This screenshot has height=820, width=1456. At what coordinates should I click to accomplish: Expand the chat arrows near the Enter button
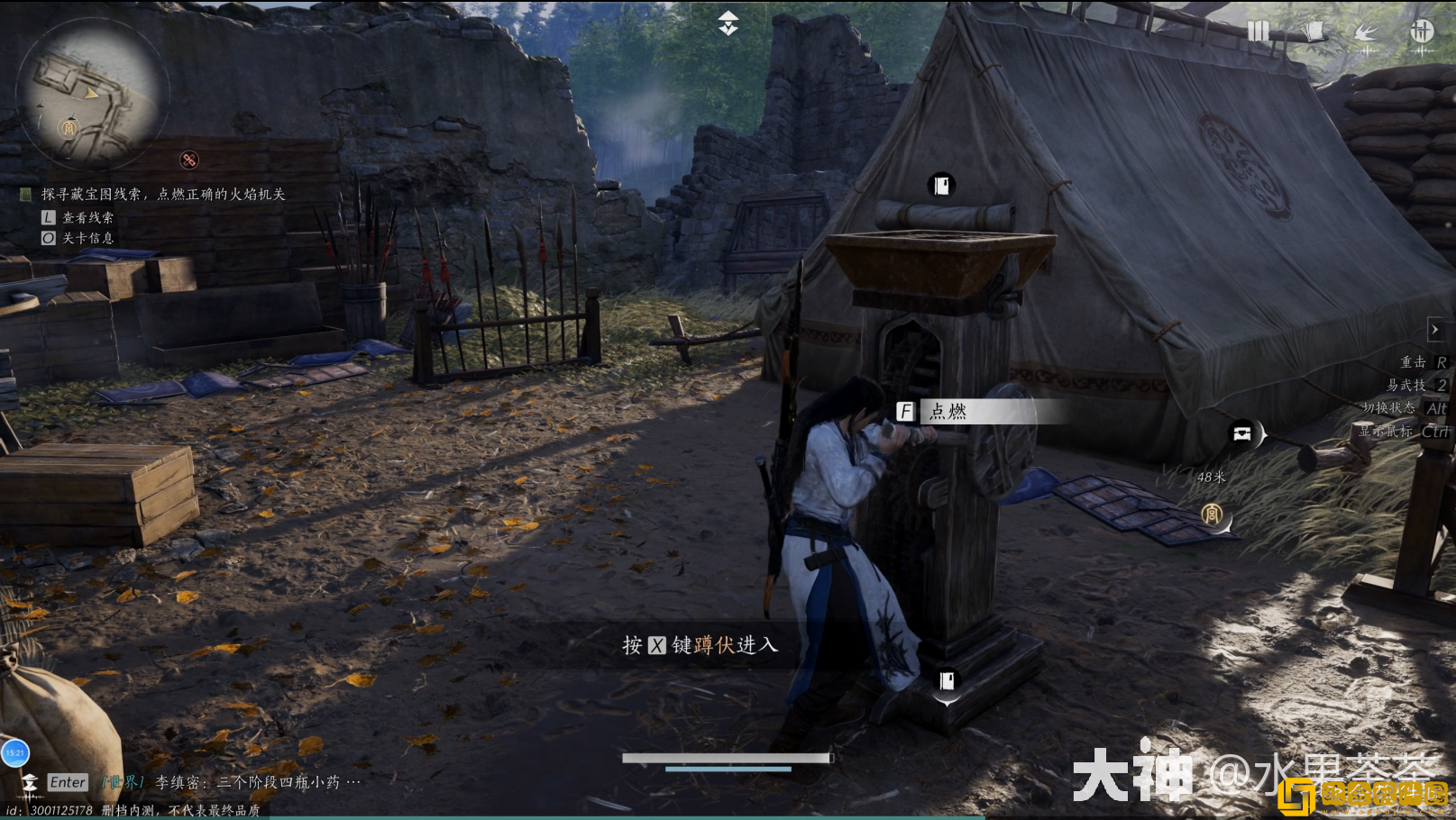29,782
